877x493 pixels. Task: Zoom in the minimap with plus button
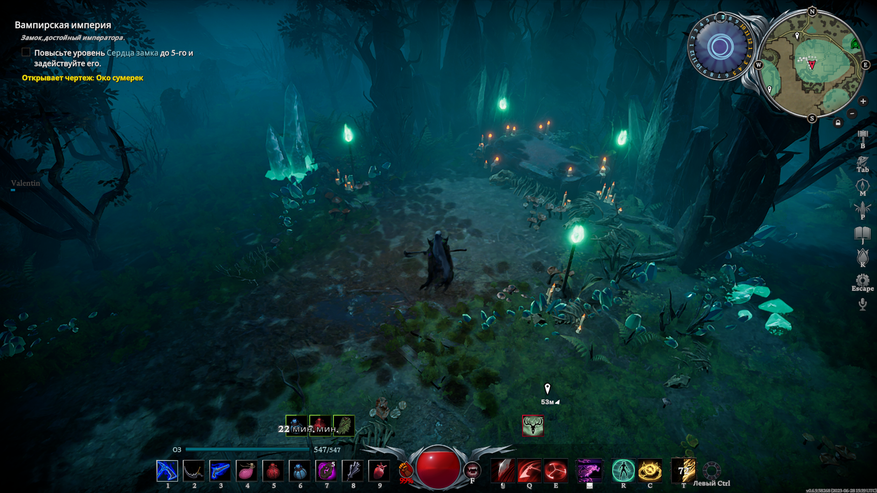(x=863, y=102)
